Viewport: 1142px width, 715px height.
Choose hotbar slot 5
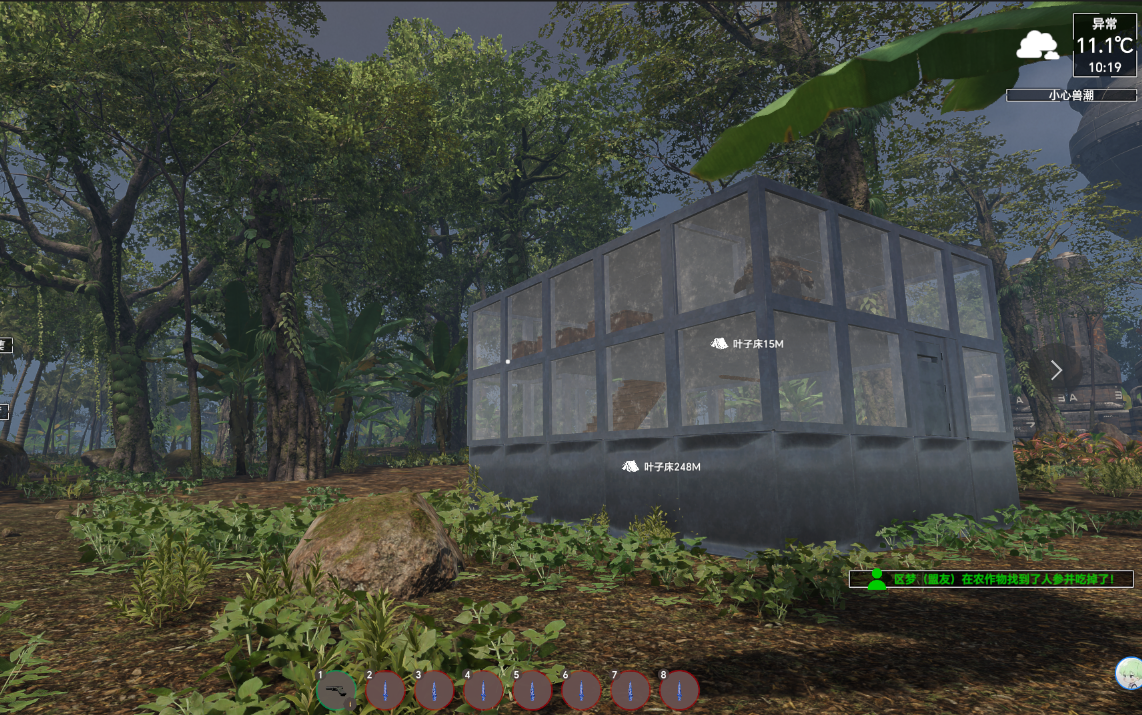tap(532, 690)
